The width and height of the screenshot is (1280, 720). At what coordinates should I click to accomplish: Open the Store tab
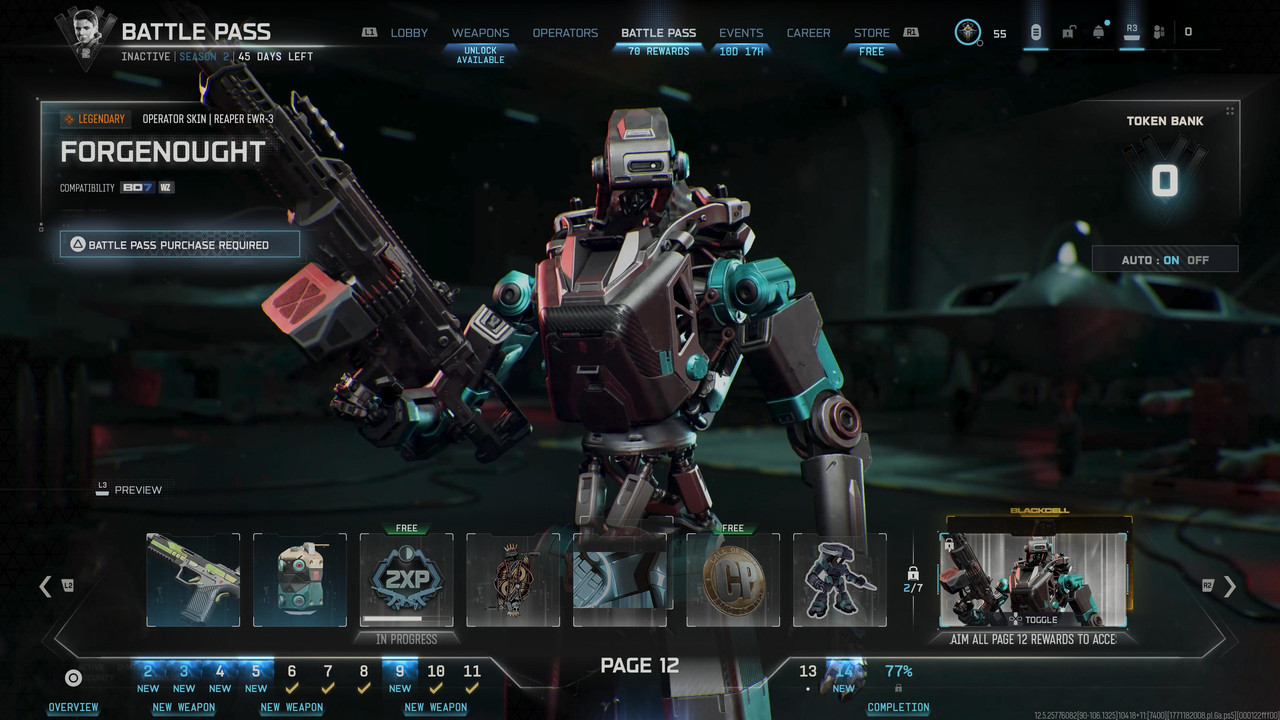pyautogui.click(x=871, y=33)
